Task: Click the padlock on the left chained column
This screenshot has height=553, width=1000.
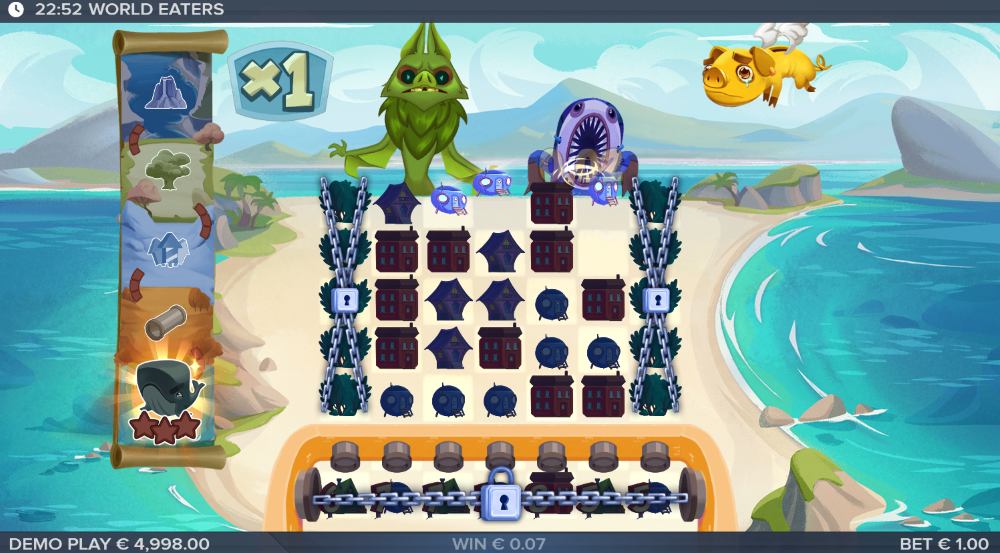Action: pos(344,299)
